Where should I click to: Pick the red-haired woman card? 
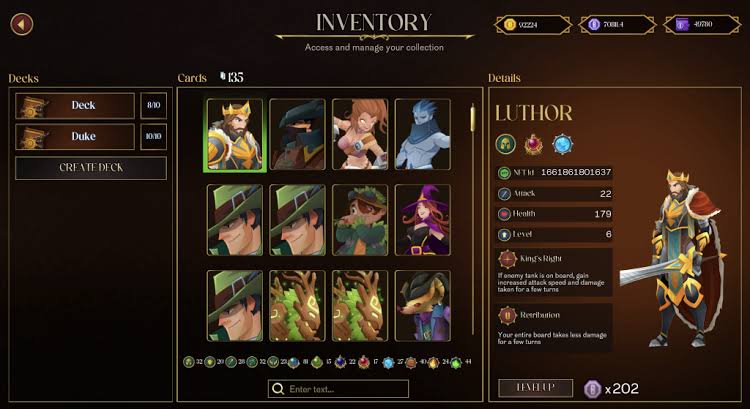click(360, 136)
